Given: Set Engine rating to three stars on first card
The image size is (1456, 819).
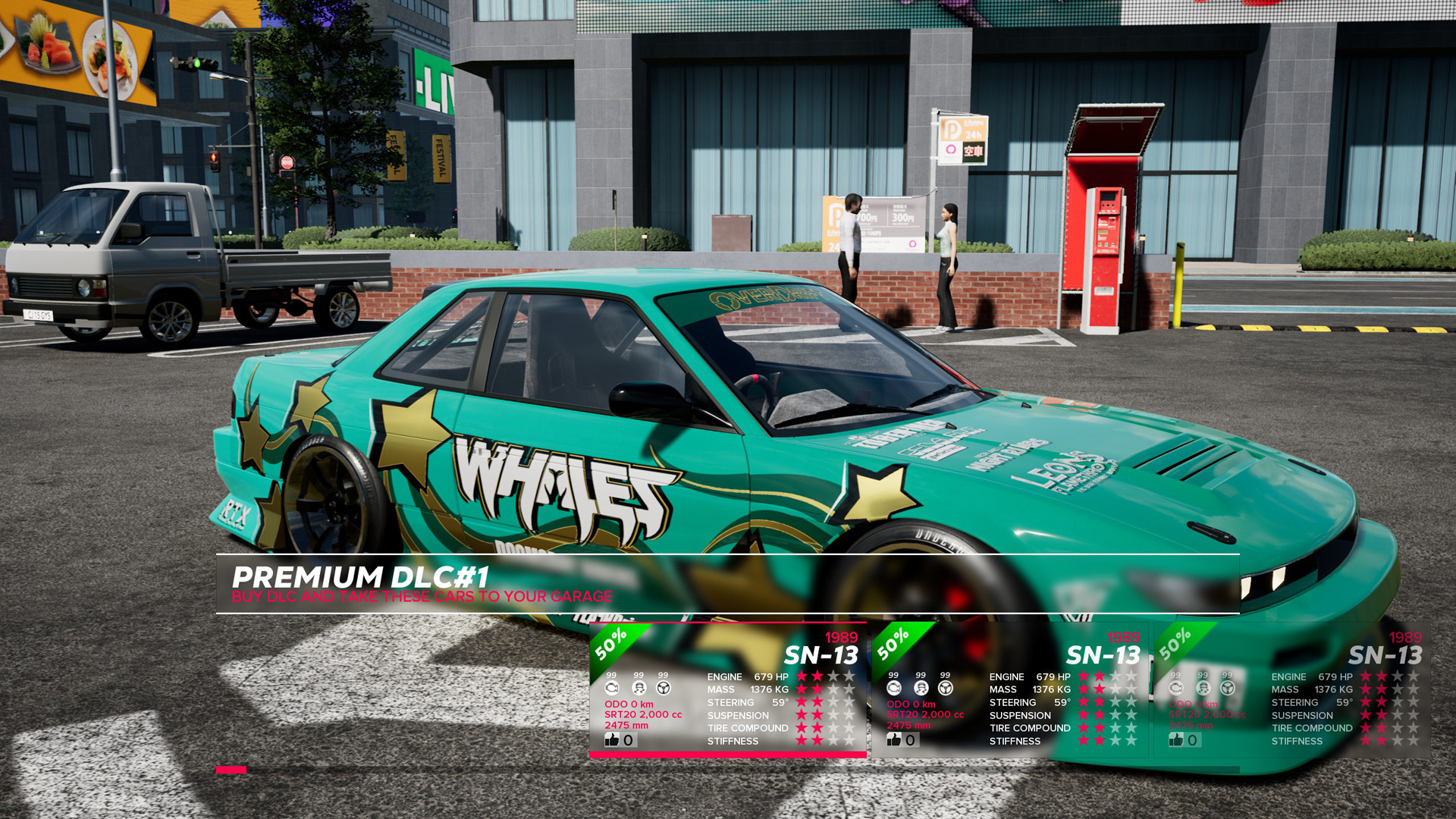Looking at the screenshot, I should (x=833, y=677).
